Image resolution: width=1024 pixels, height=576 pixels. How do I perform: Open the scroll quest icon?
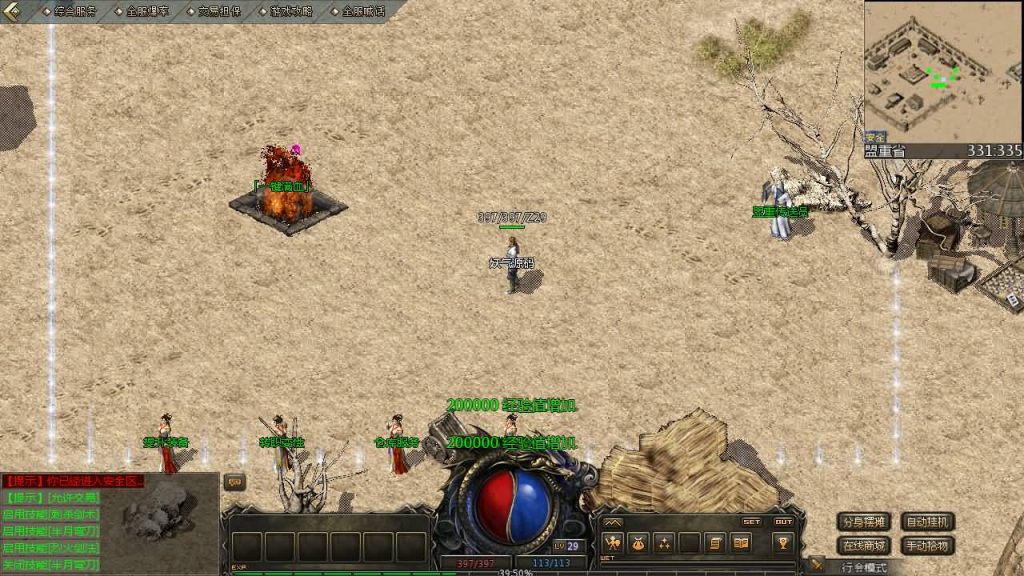(x=715, y=543)
